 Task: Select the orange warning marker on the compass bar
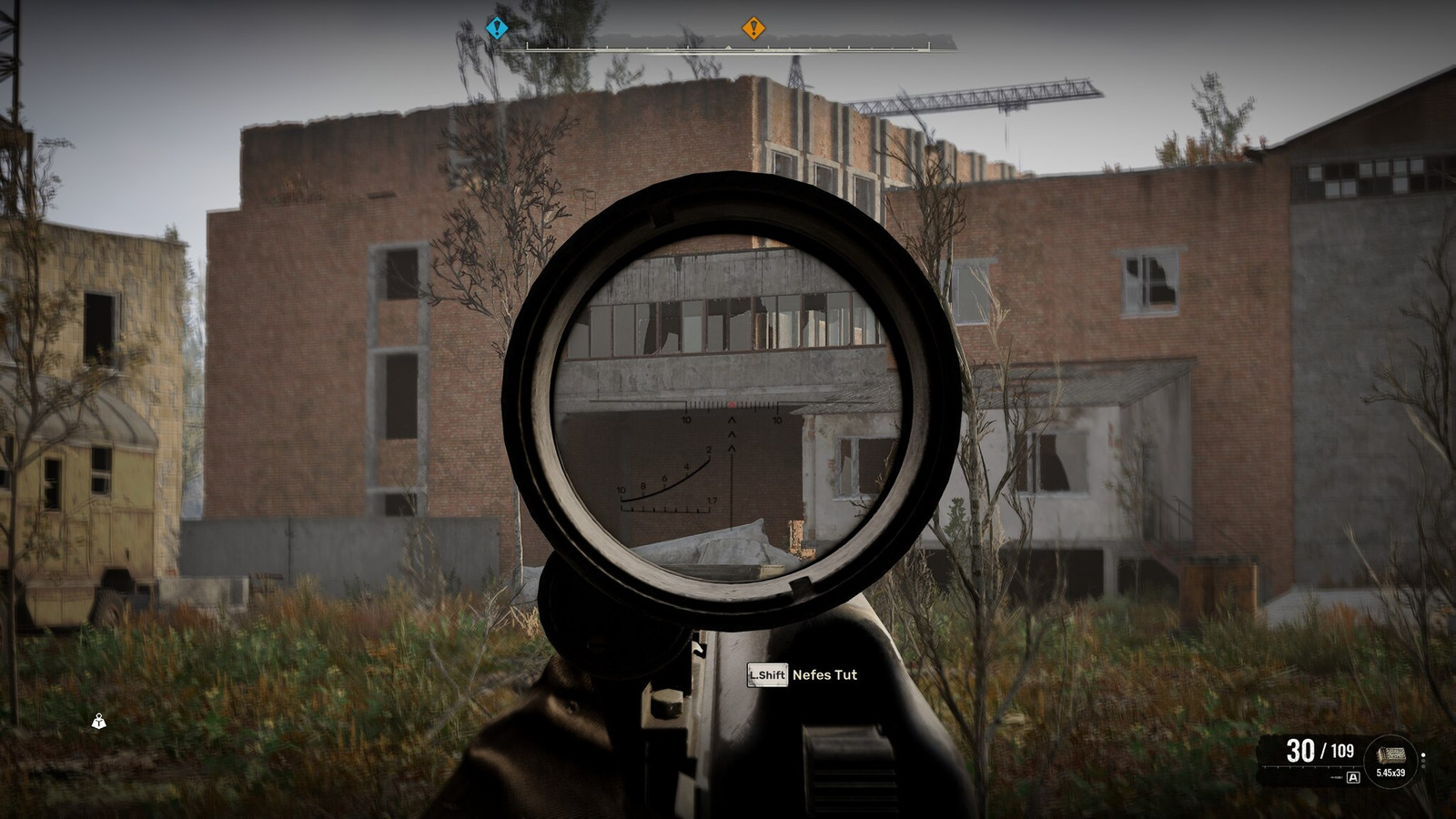tap(753, 28)
